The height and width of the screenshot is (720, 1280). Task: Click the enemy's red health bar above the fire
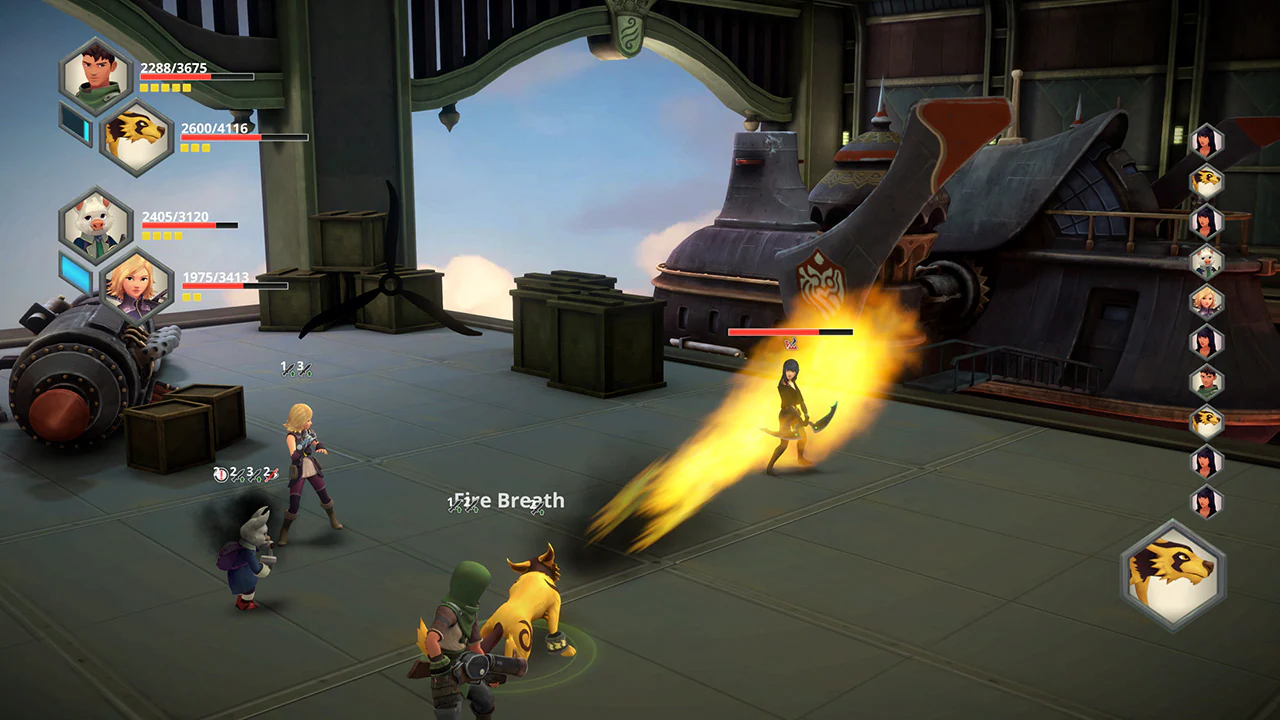[x=790, y=330]
